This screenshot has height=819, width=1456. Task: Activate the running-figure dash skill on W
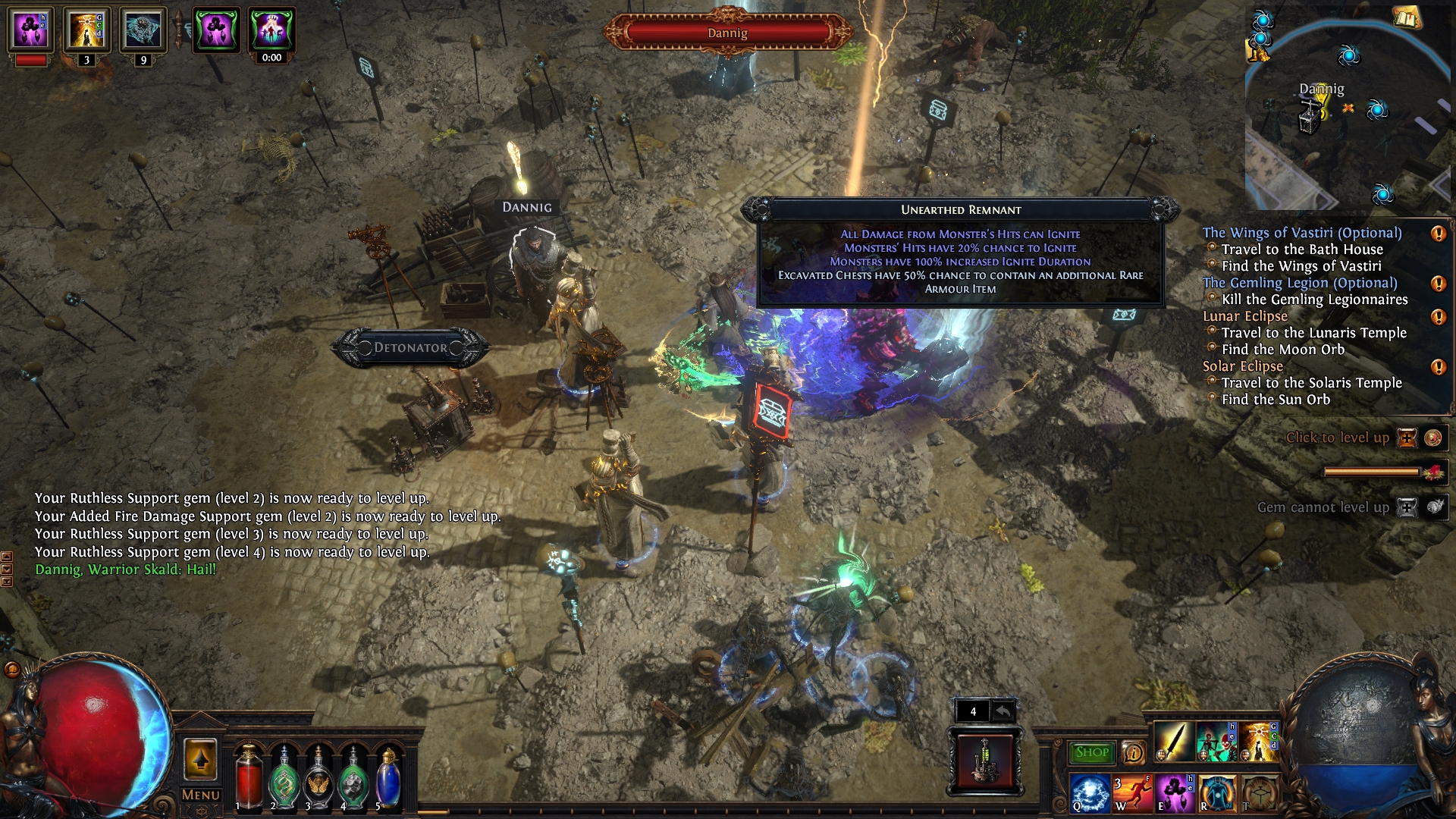click(1133, 793)
